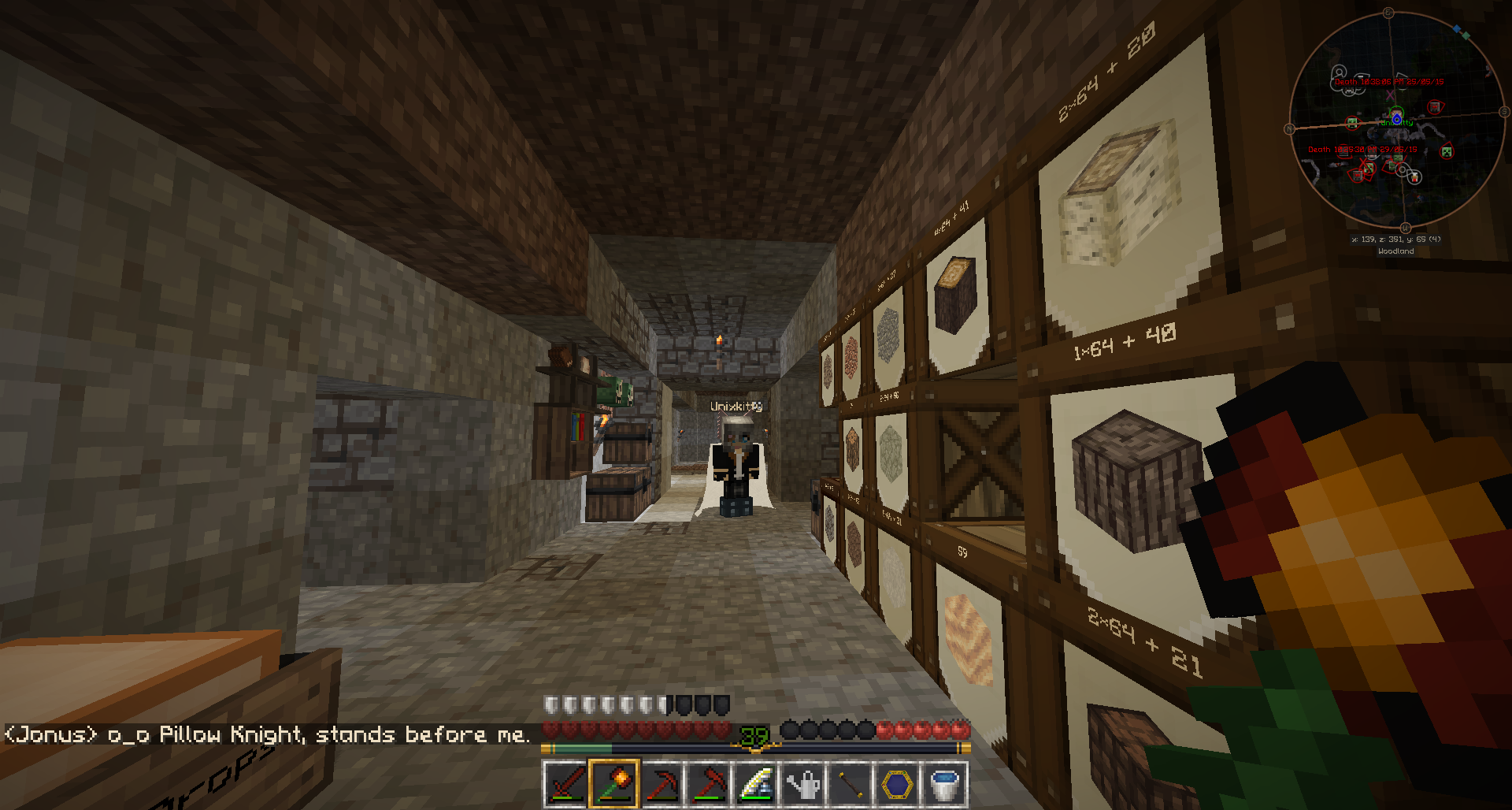The width and height of the screenshot is (1512, 810).
Task: Pick the water bucket hotbar slot
Action: (944, 784)
